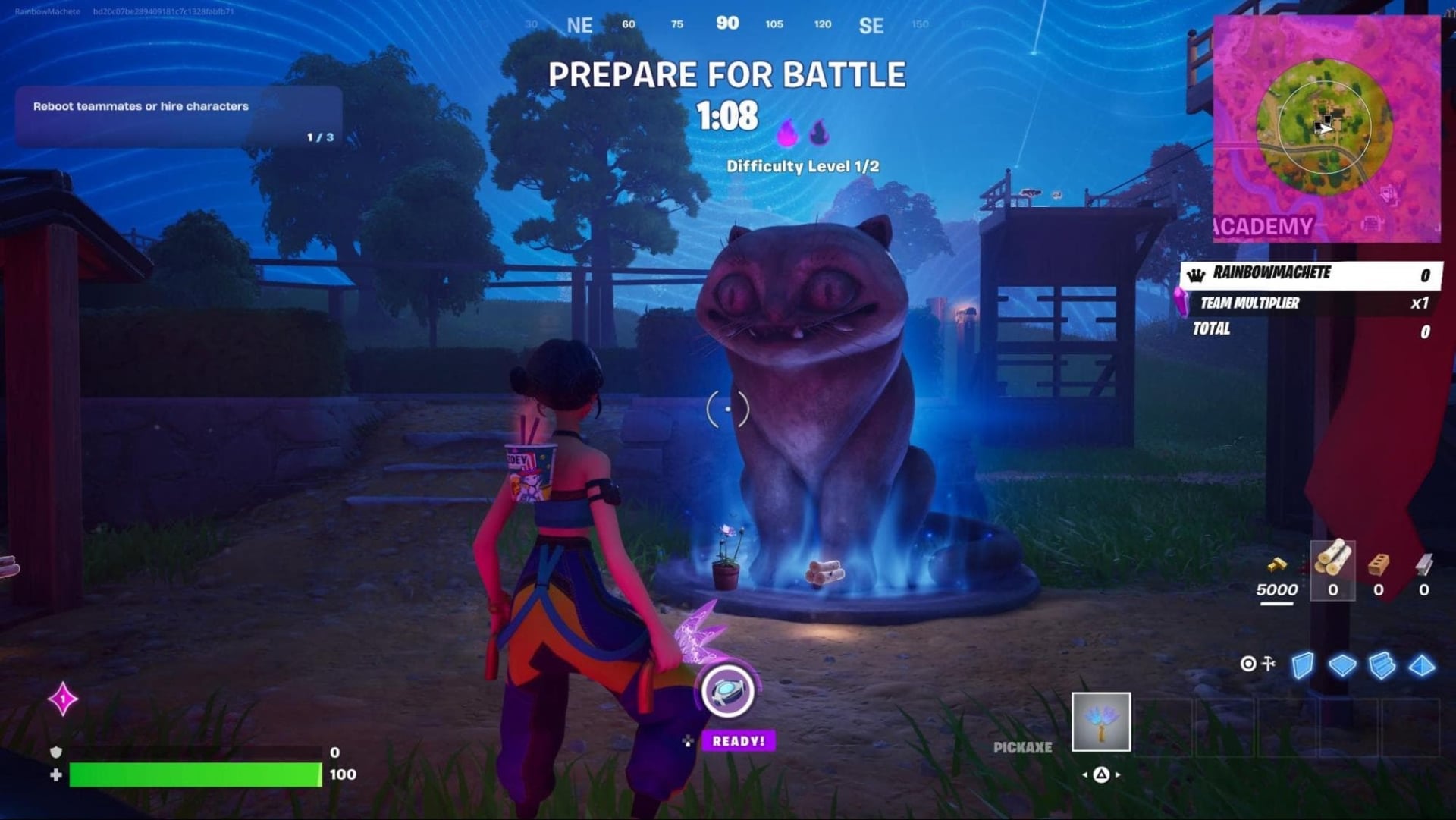Toggle the crosshair targeting icon

1248,664
